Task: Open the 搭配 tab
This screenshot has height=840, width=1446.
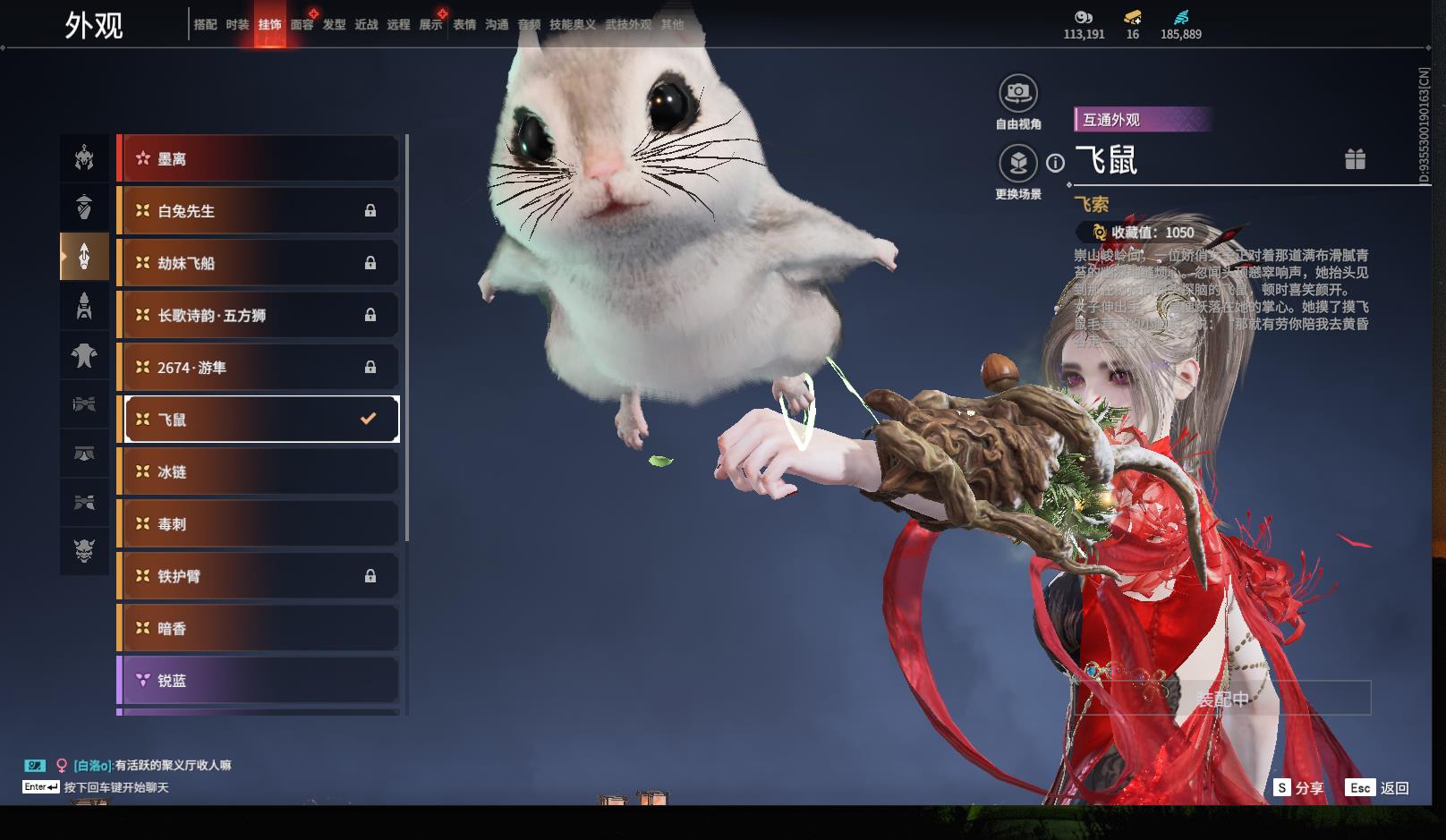Action: pos(205,25)
